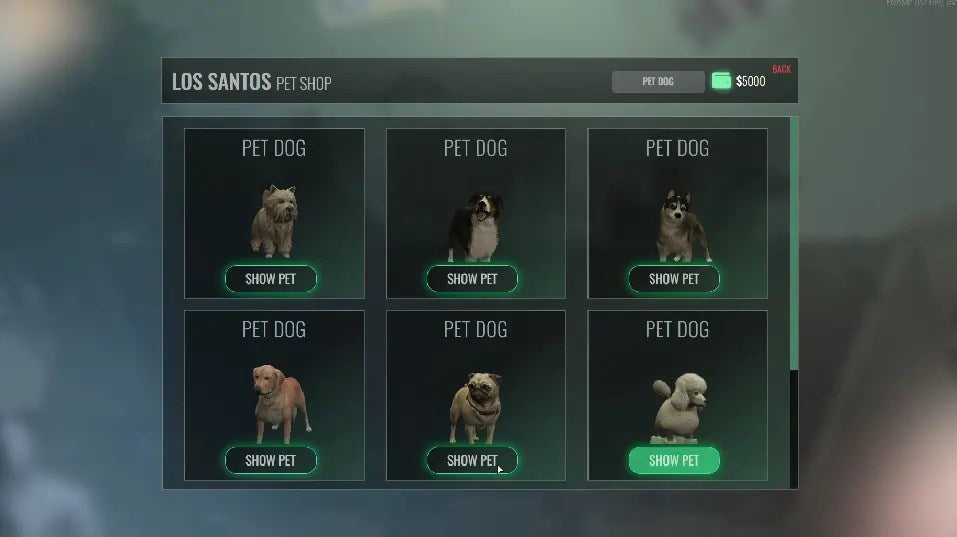Show the golden retriever pet
The height and width of the screenshot is (537, 957).
[x=270, y=460]
